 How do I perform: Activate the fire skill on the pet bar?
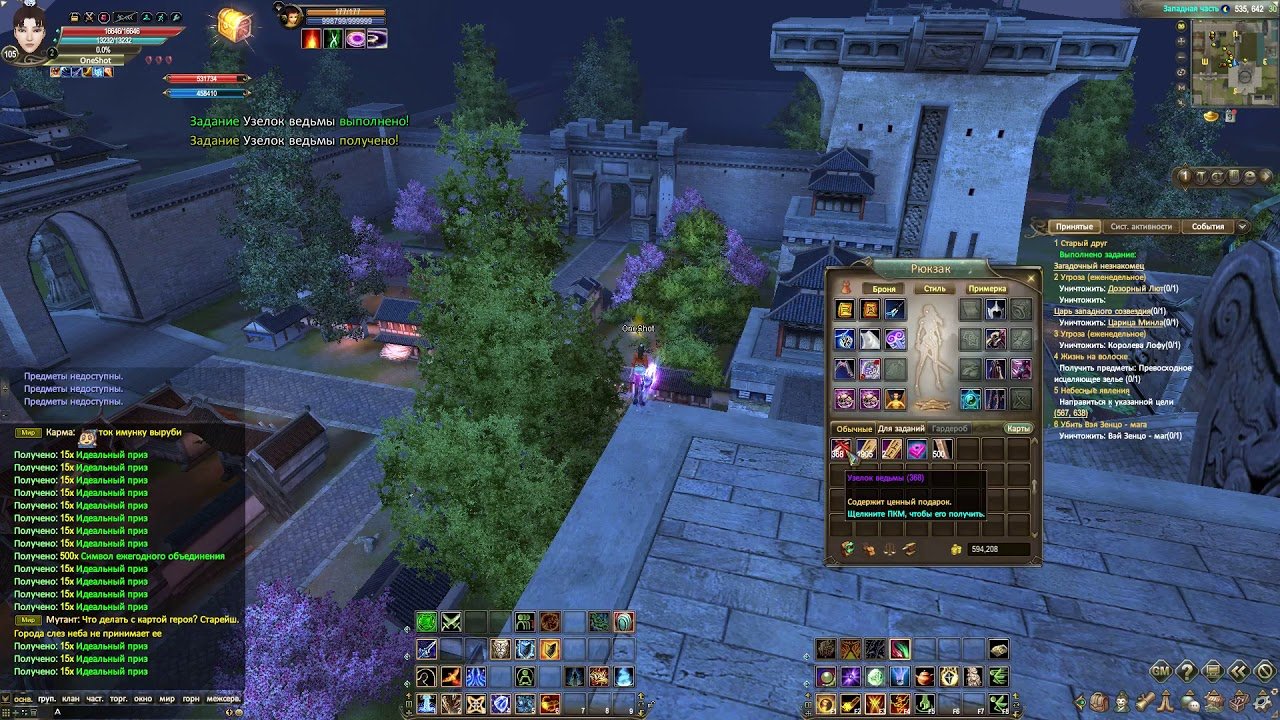(311, 39)
